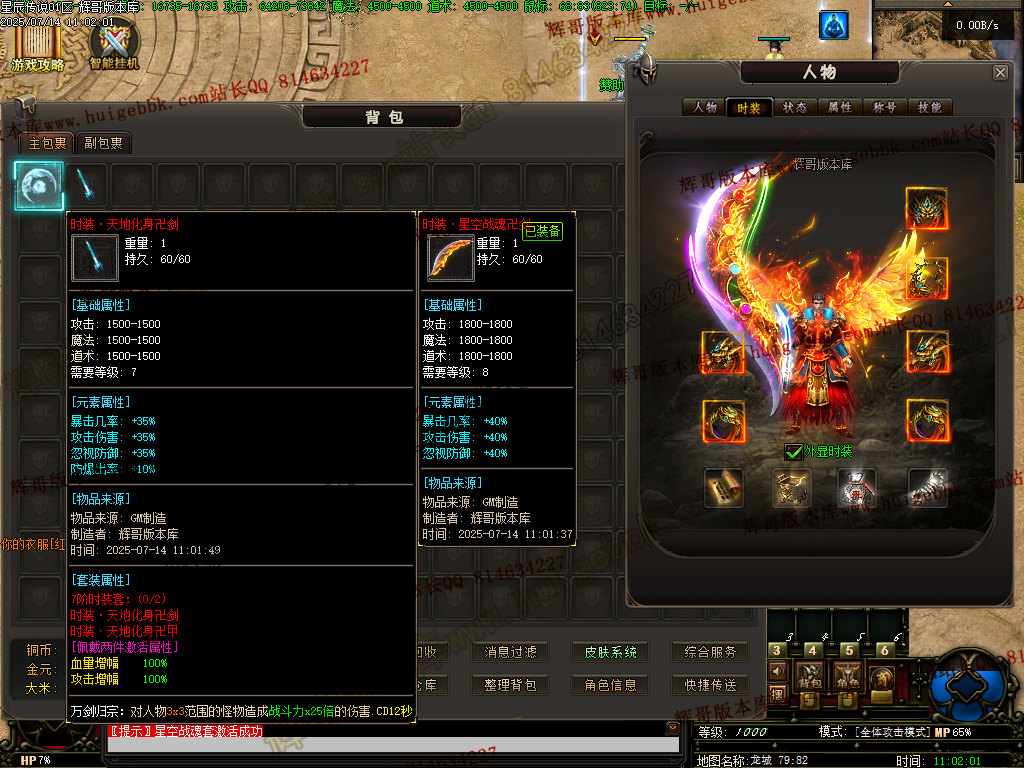The width and height of the screenshot is (1024, 768).
Task: Close the 人物 character window
Action: coord(1000,73)
